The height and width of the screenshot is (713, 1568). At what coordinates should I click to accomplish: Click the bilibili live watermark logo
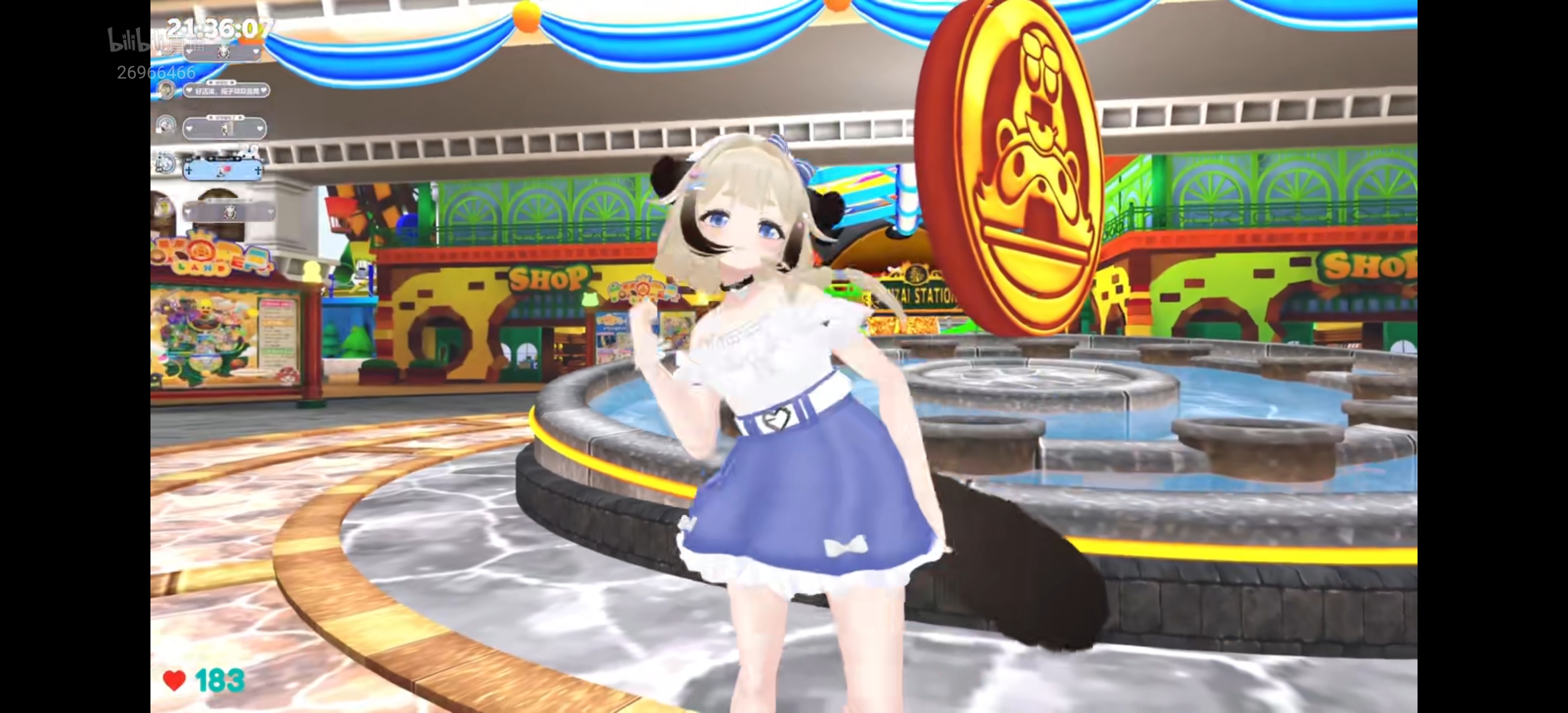coord(135,41)
